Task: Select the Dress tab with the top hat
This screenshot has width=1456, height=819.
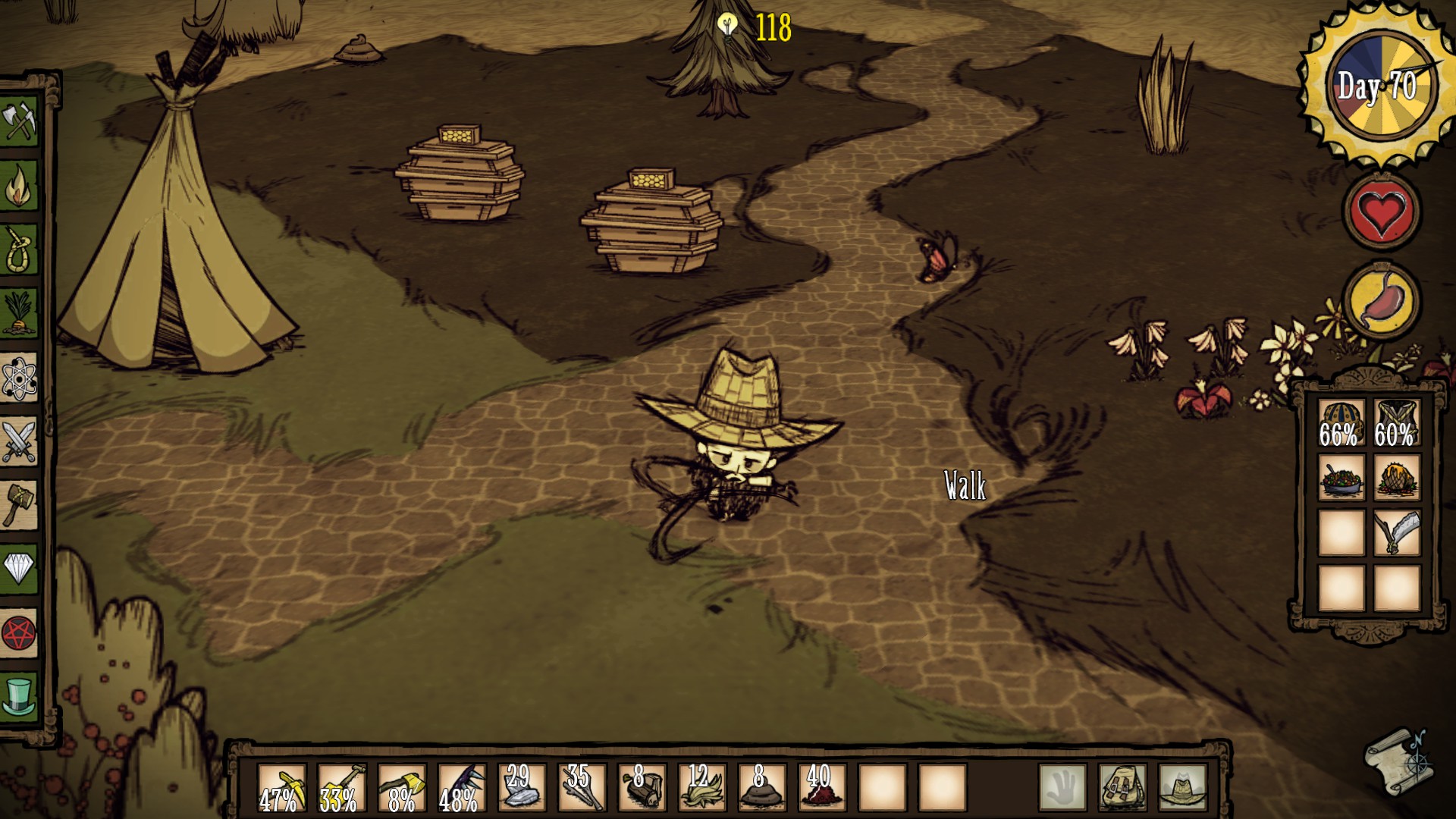Action: pos(19,695)
